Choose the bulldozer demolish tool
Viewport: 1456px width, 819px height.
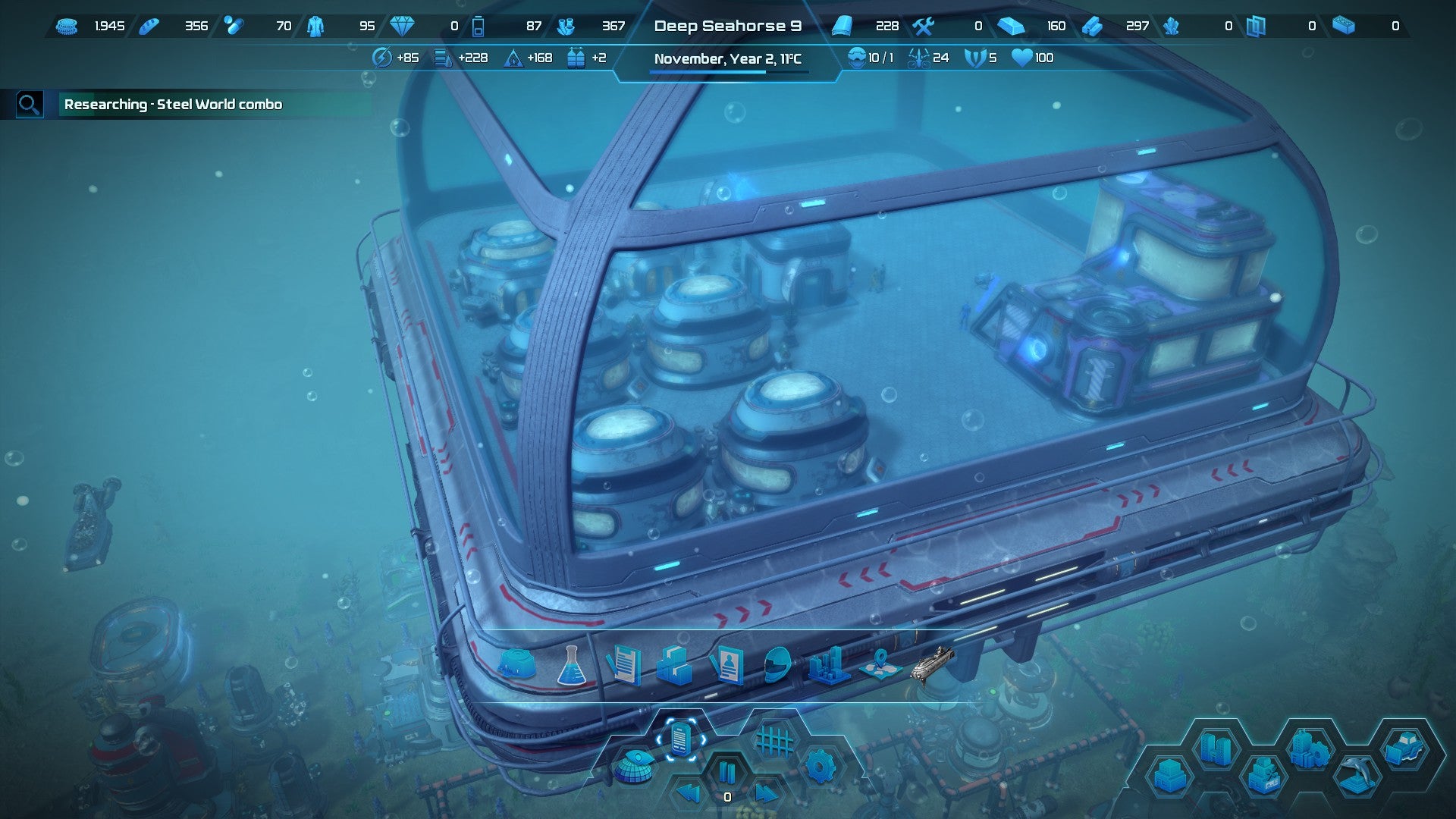pyautogui.click(x=1405, y=748)
